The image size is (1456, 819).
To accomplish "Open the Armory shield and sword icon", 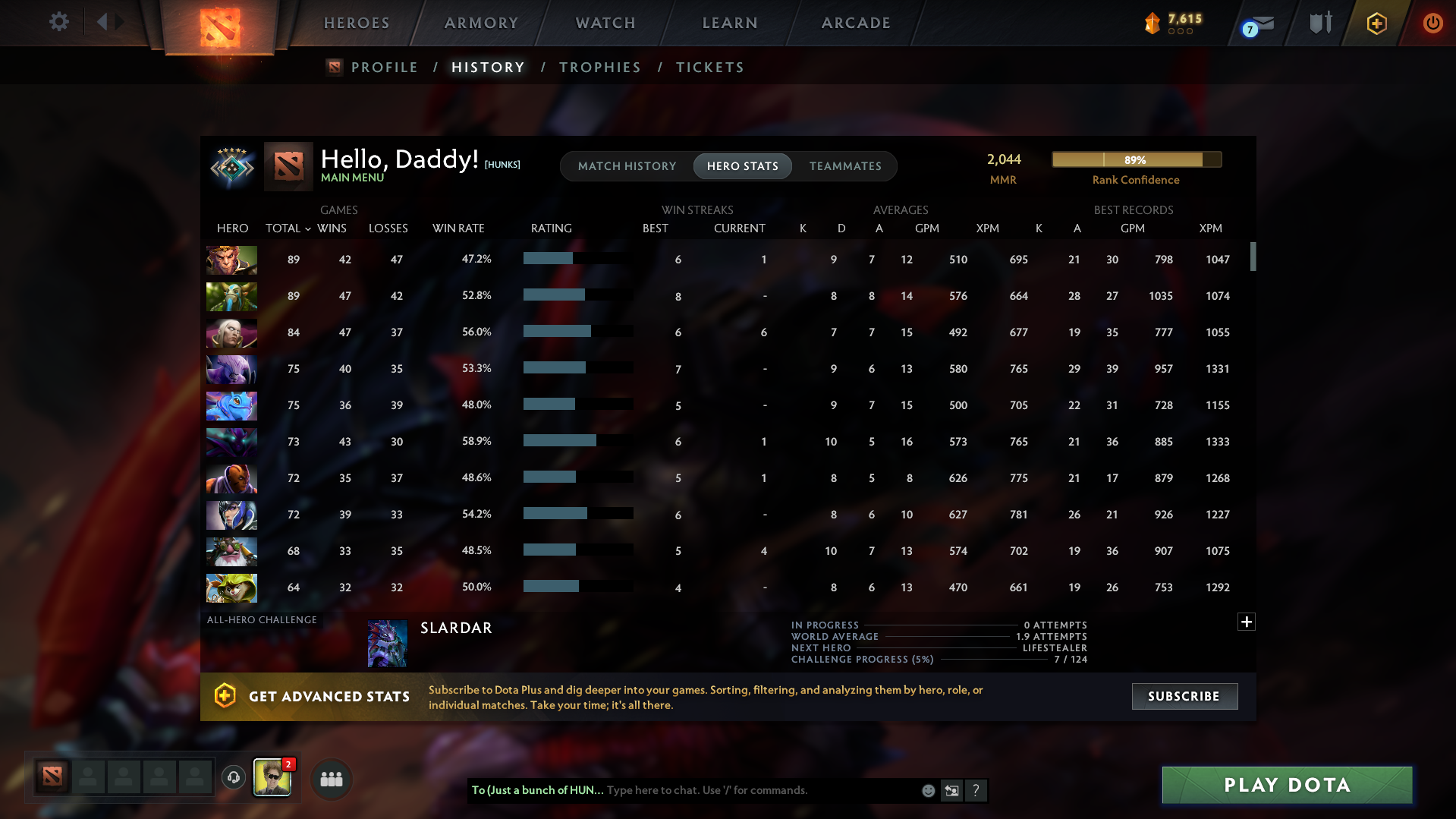I will pyautogui.click(x=1319, y=23).
